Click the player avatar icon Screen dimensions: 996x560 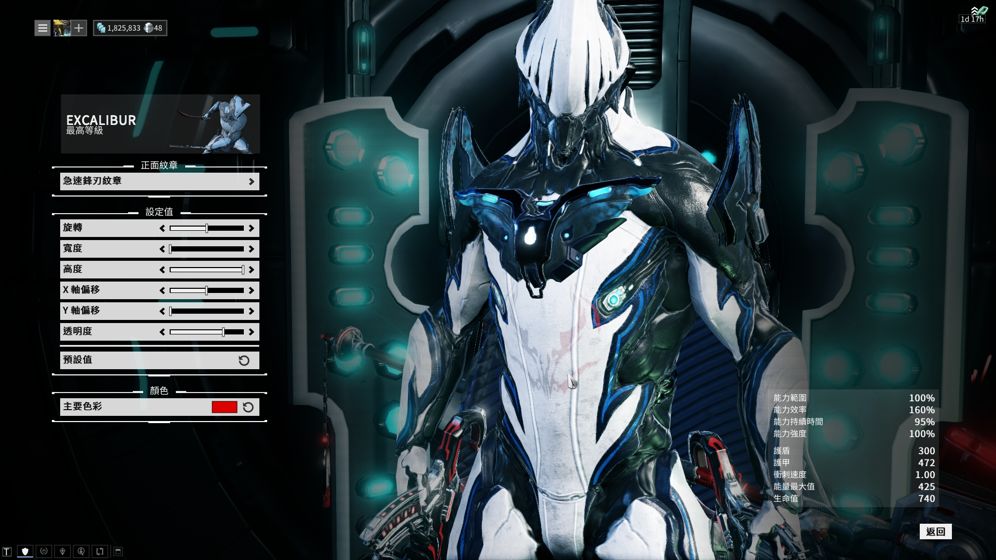tap(61, 28)
